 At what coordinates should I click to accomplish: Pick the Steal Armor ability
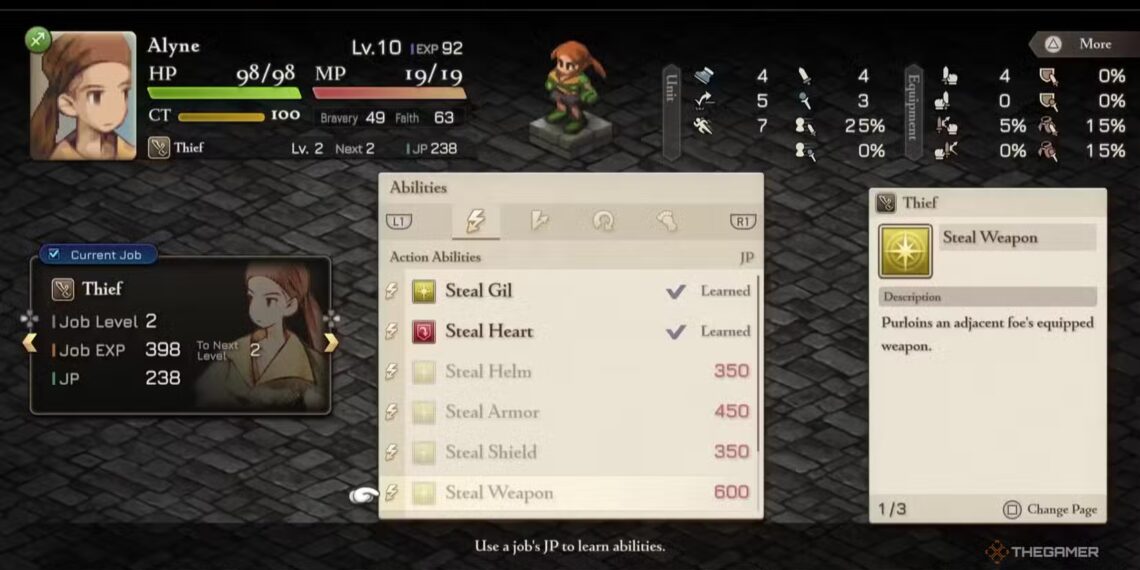(x=570, y=411)
